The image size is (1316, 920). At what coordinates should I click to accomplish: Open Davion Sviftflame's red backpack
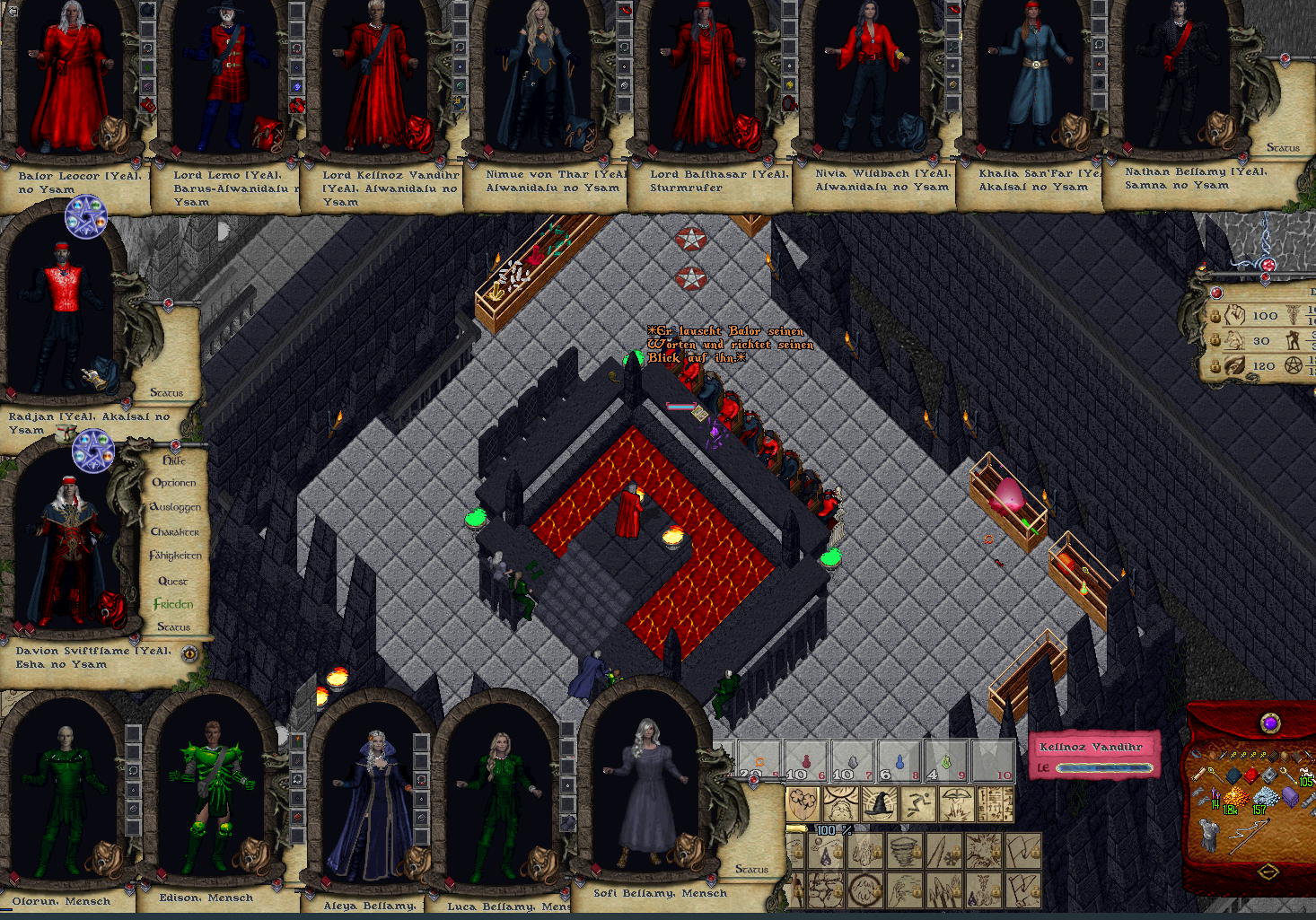110,608
